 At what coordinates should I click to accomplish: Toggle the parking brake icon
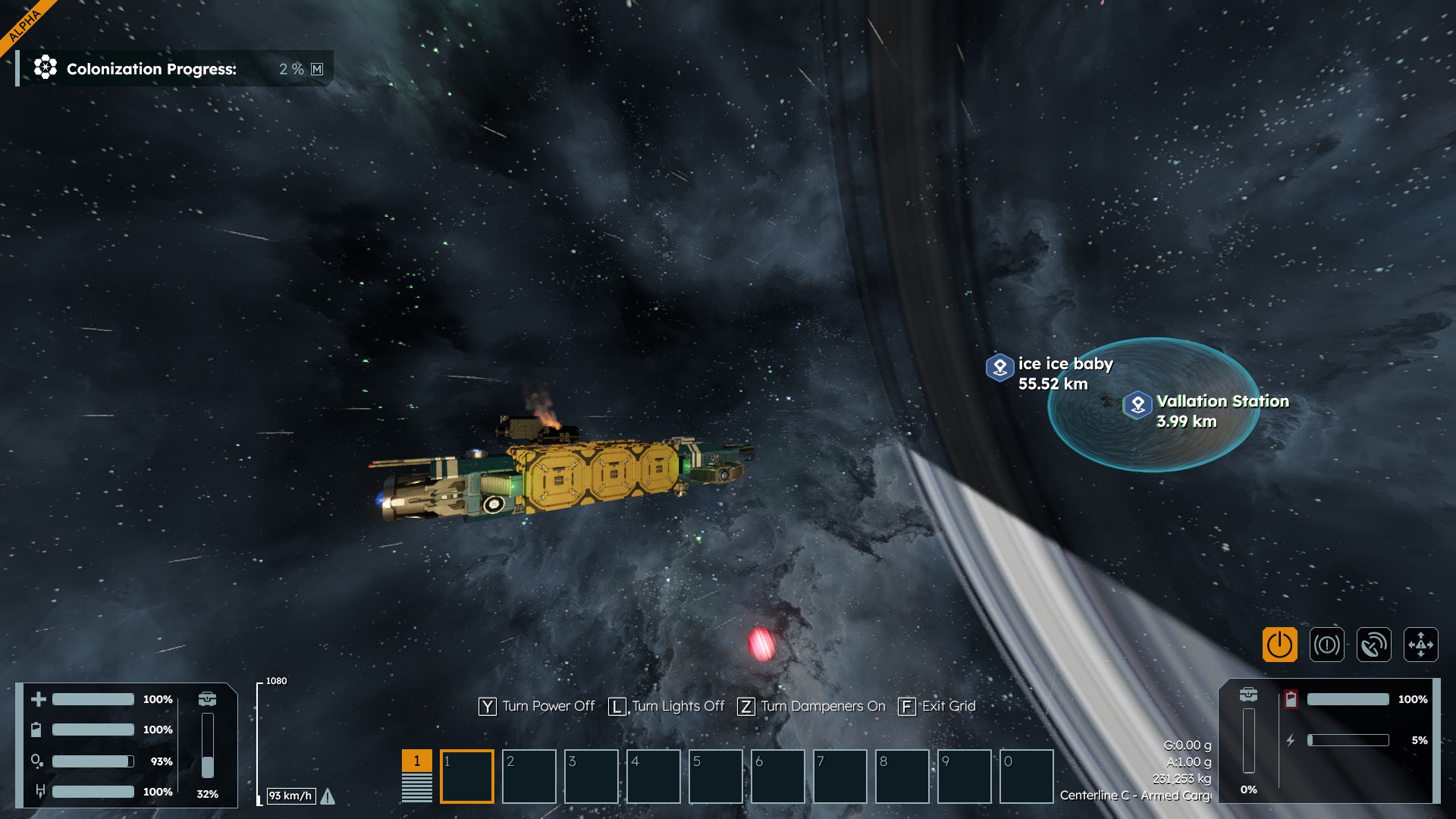[1326, 645]
